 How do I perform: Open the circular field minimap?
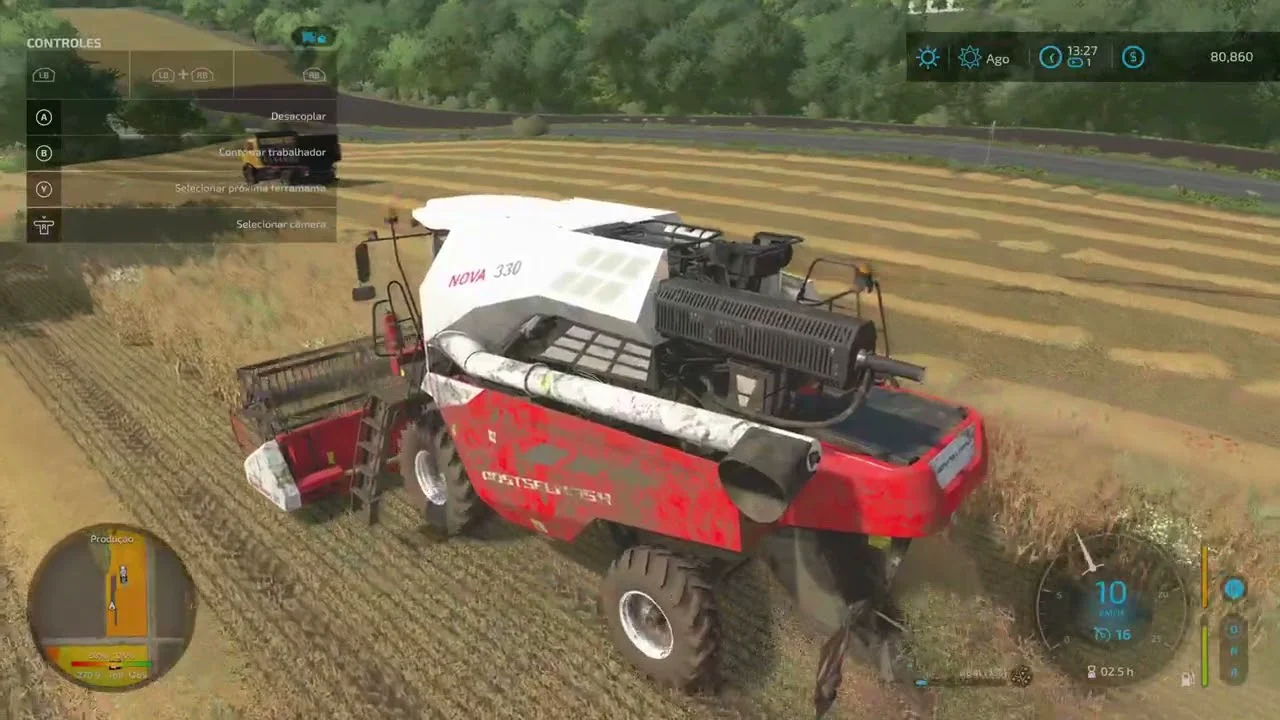pos(112,606)
